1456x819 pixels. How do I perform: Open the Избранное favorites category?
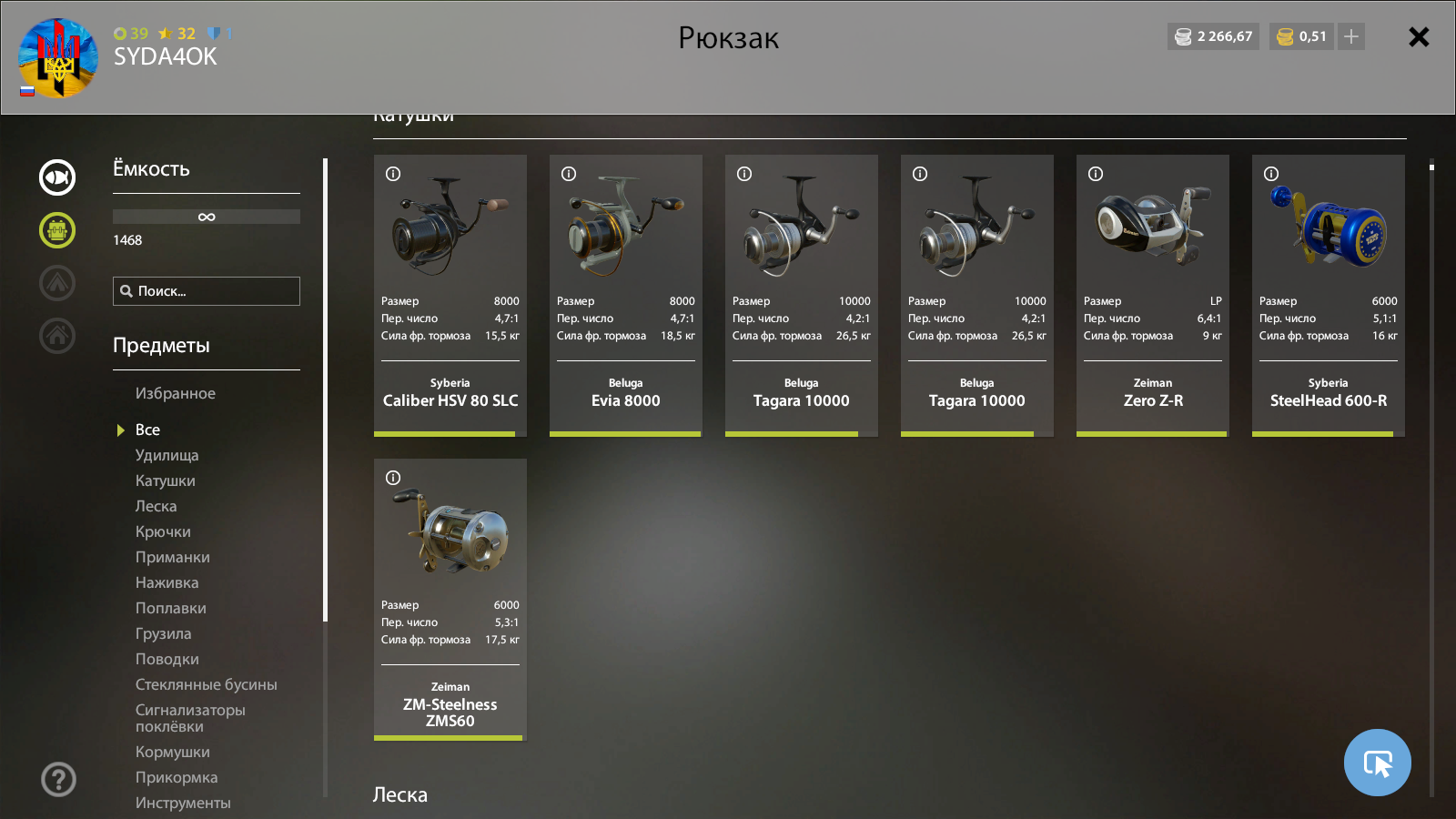coord(176,393)
